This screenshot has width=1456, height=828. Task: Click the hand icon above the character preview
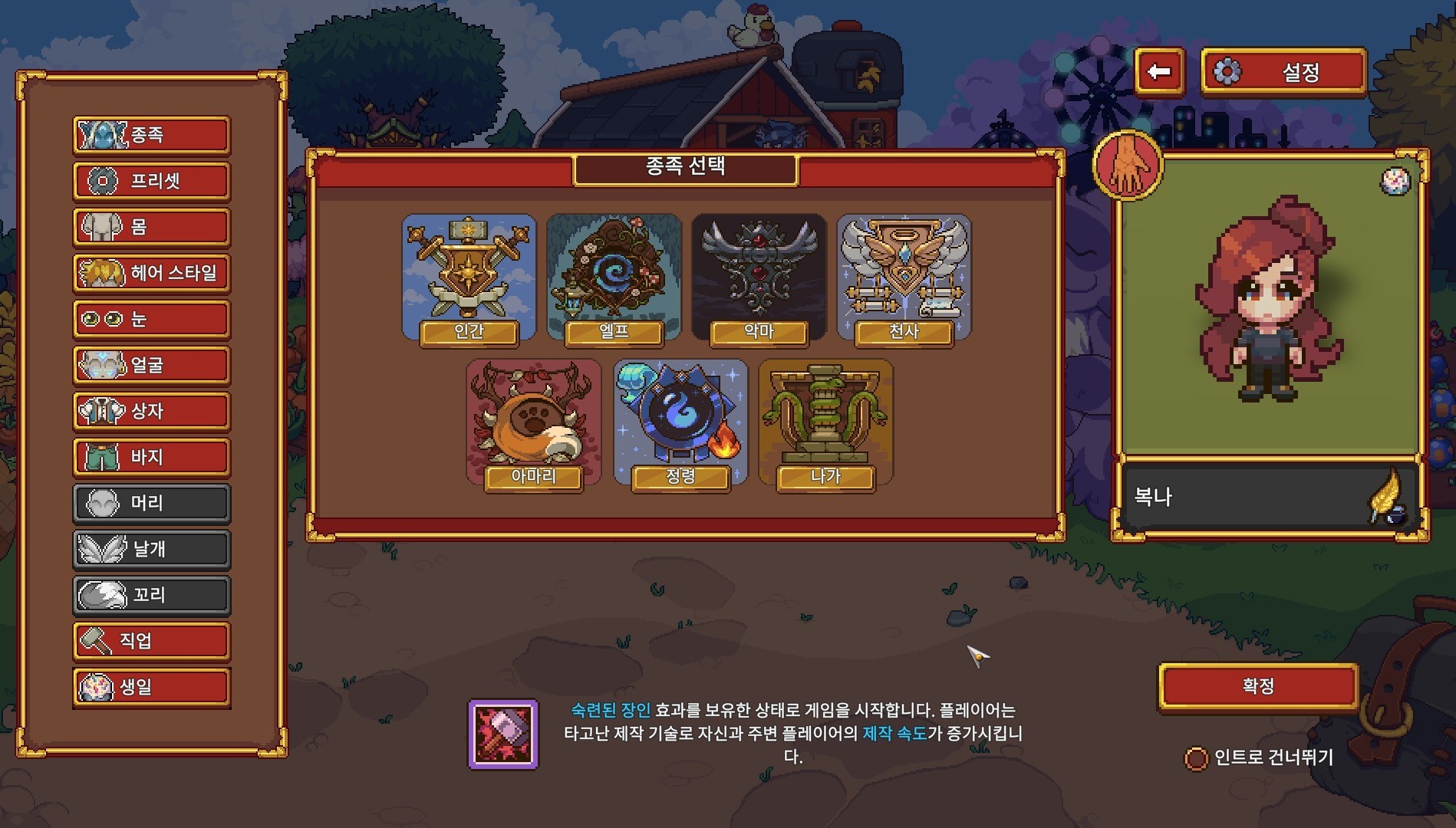click(x=1127, y=166)
